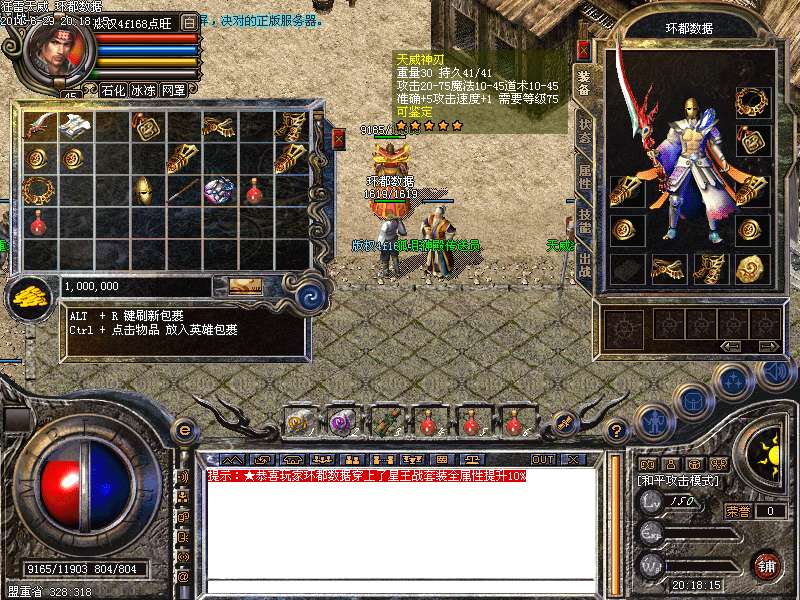The height and width of the screenshot is (600, 800).
Task: Switch to the 状态 status tab
Action: pyautogui.click(x=584, y=130)
